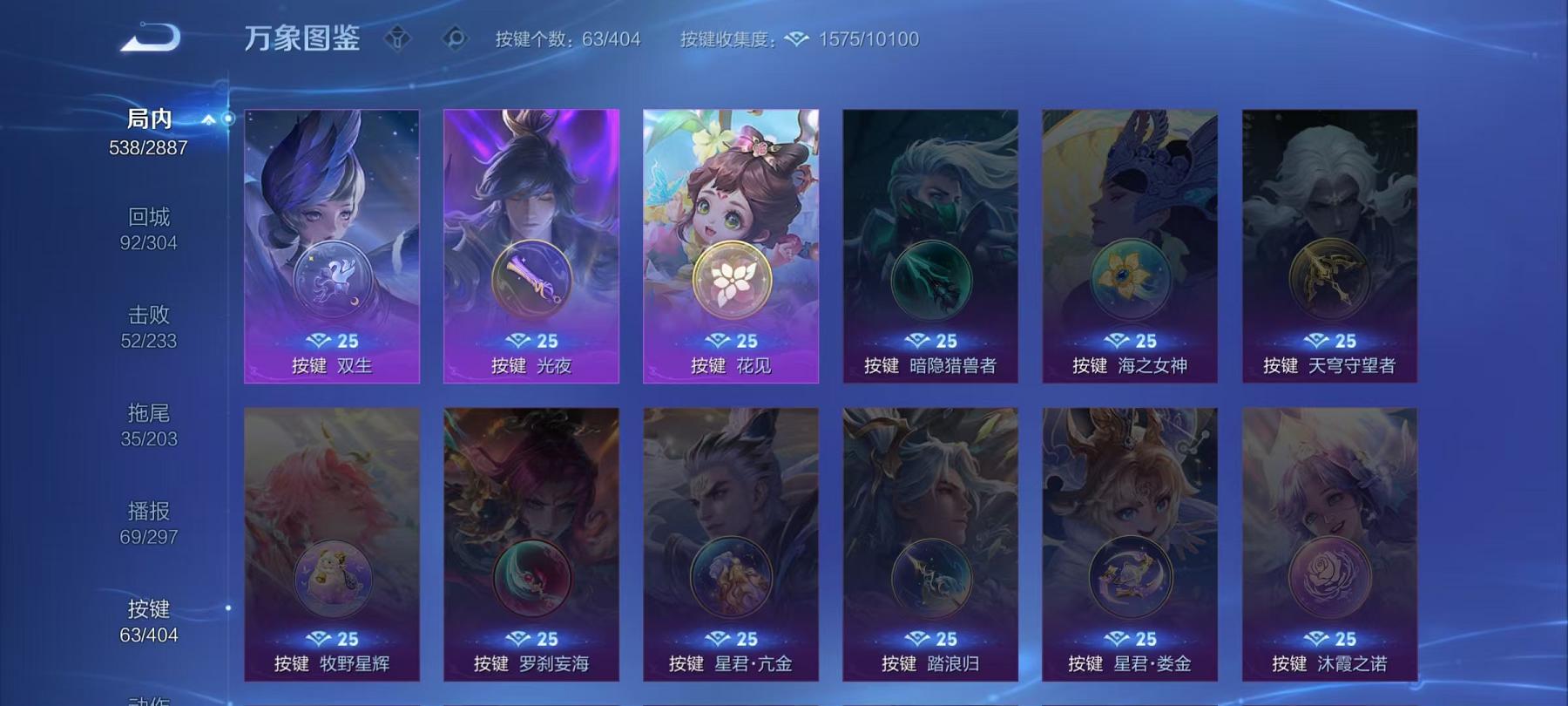Click the search magnifier icon in the top bar
This screenshot has width=1568, height=706.
[456, 38]
